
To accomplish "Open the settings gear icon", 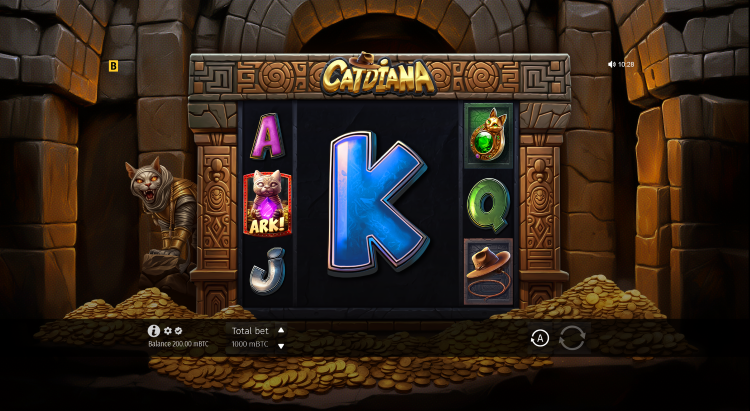I will (x=168, y=330).
